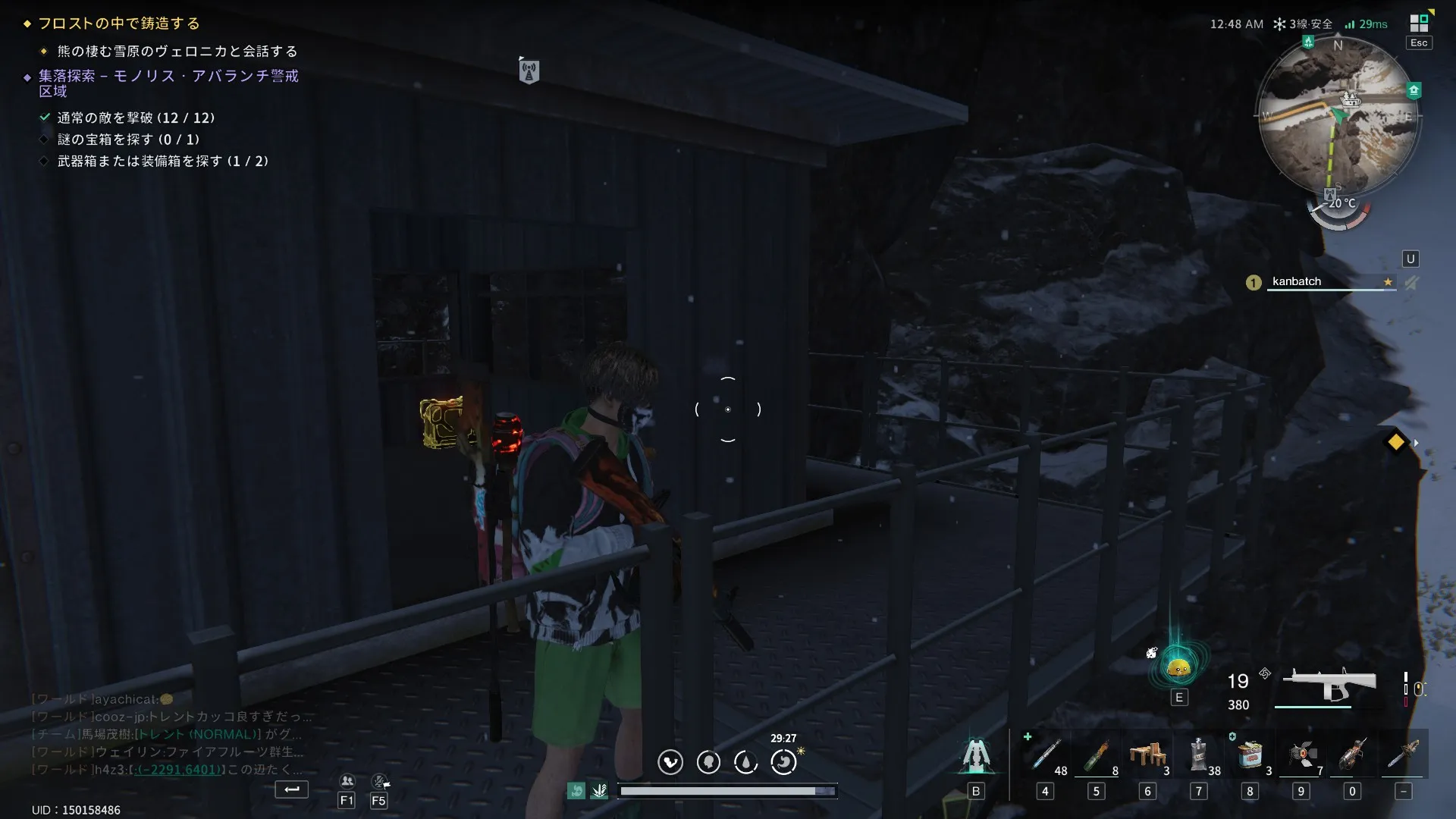Select the silver pouch hotbar slot
Viewport: 1456px width, 819px height.
[x=1198, y=755]
